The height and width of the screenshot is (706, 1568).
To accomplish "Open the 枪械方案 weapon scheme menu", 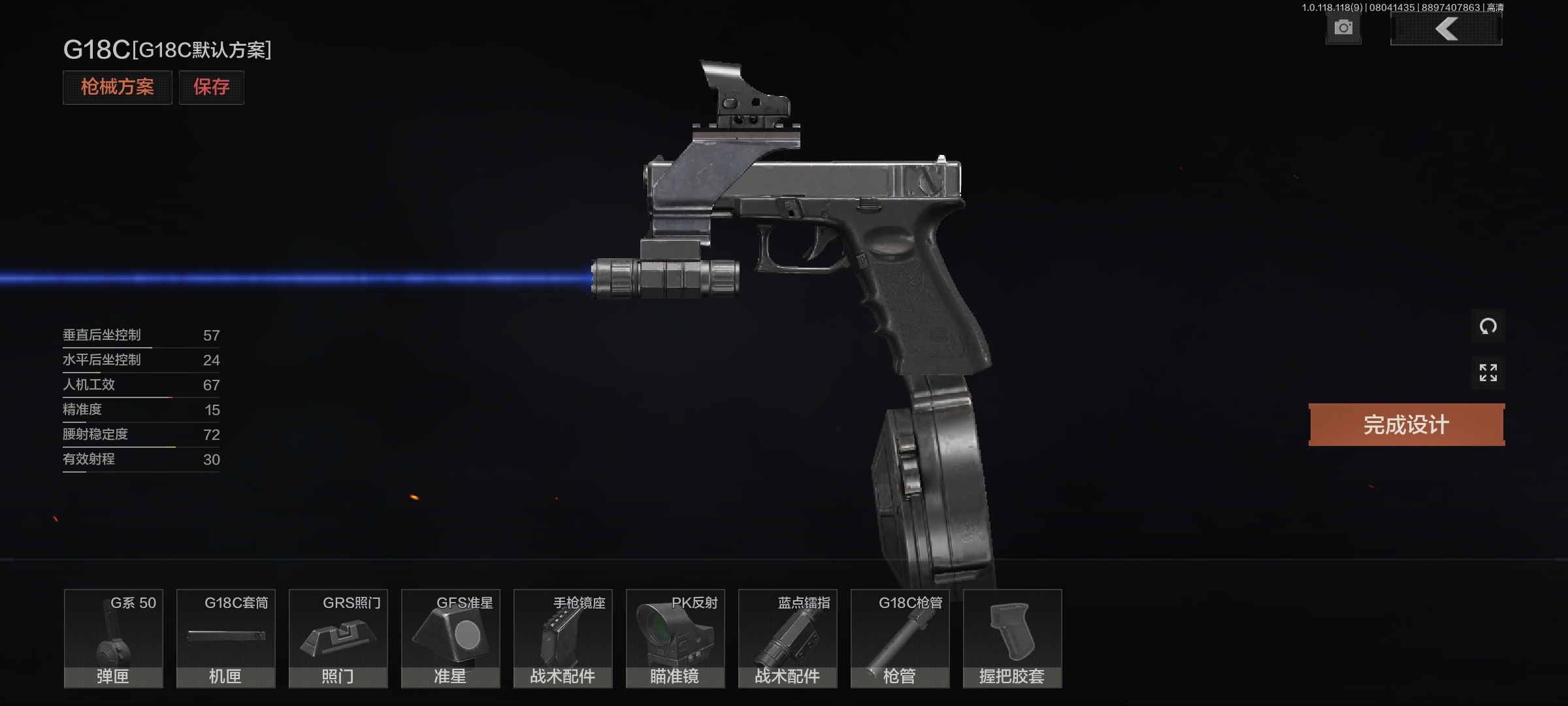I will click(118, 87).
